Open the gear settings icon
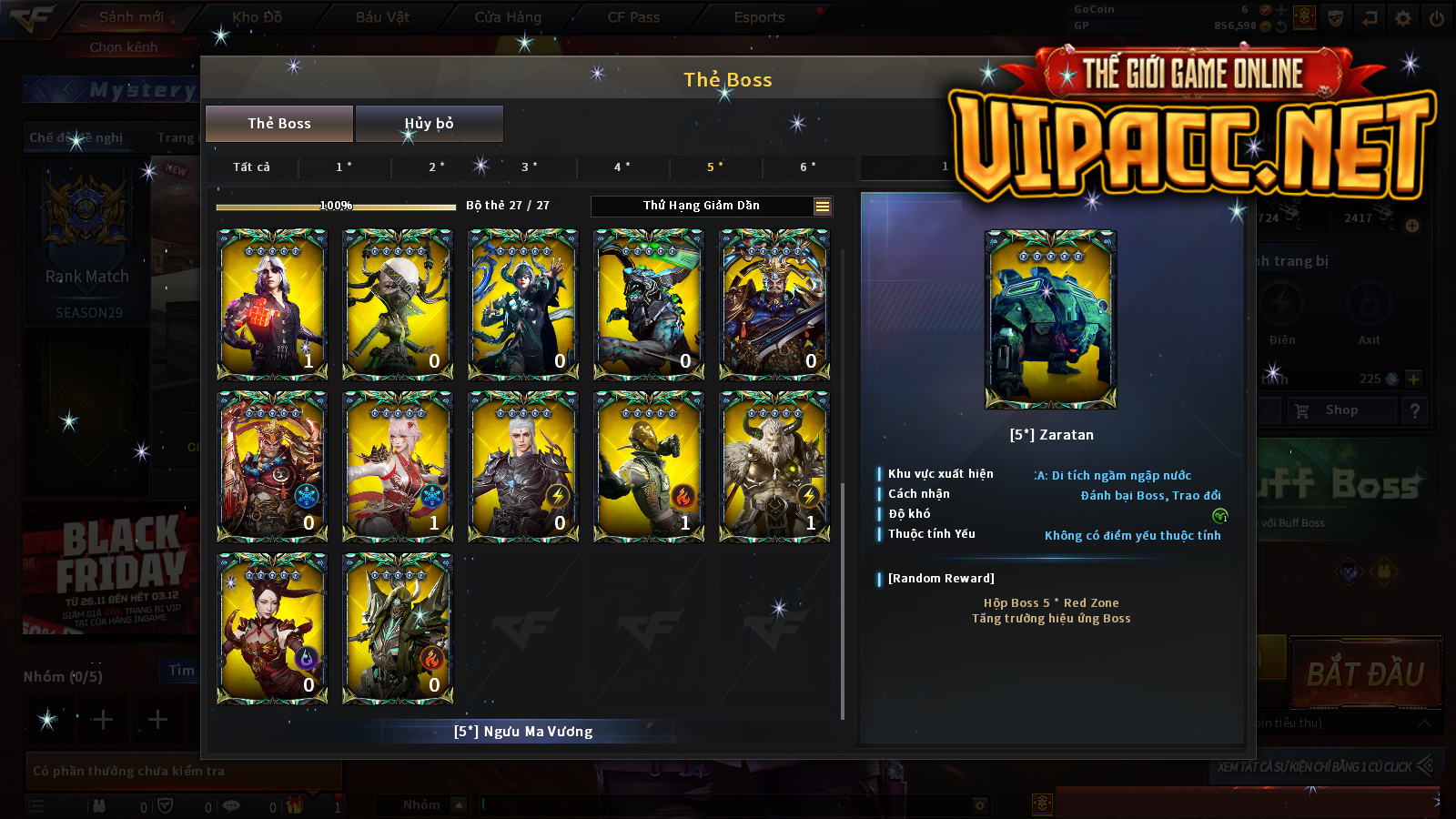Screen dimensions: 1456x819 pos(1403,18)
